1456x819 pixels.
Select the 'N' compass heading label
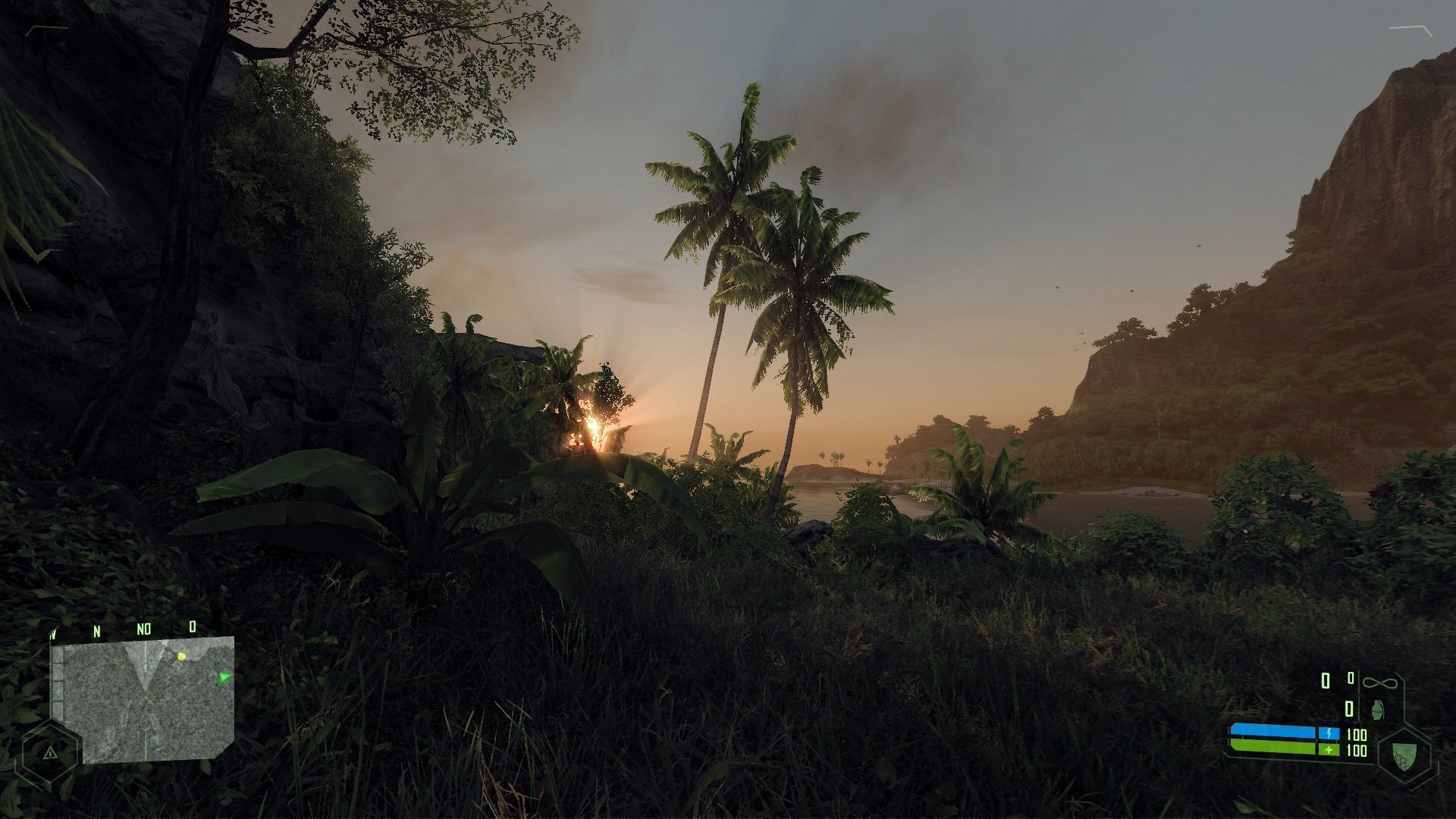click(x=97, y=630)
